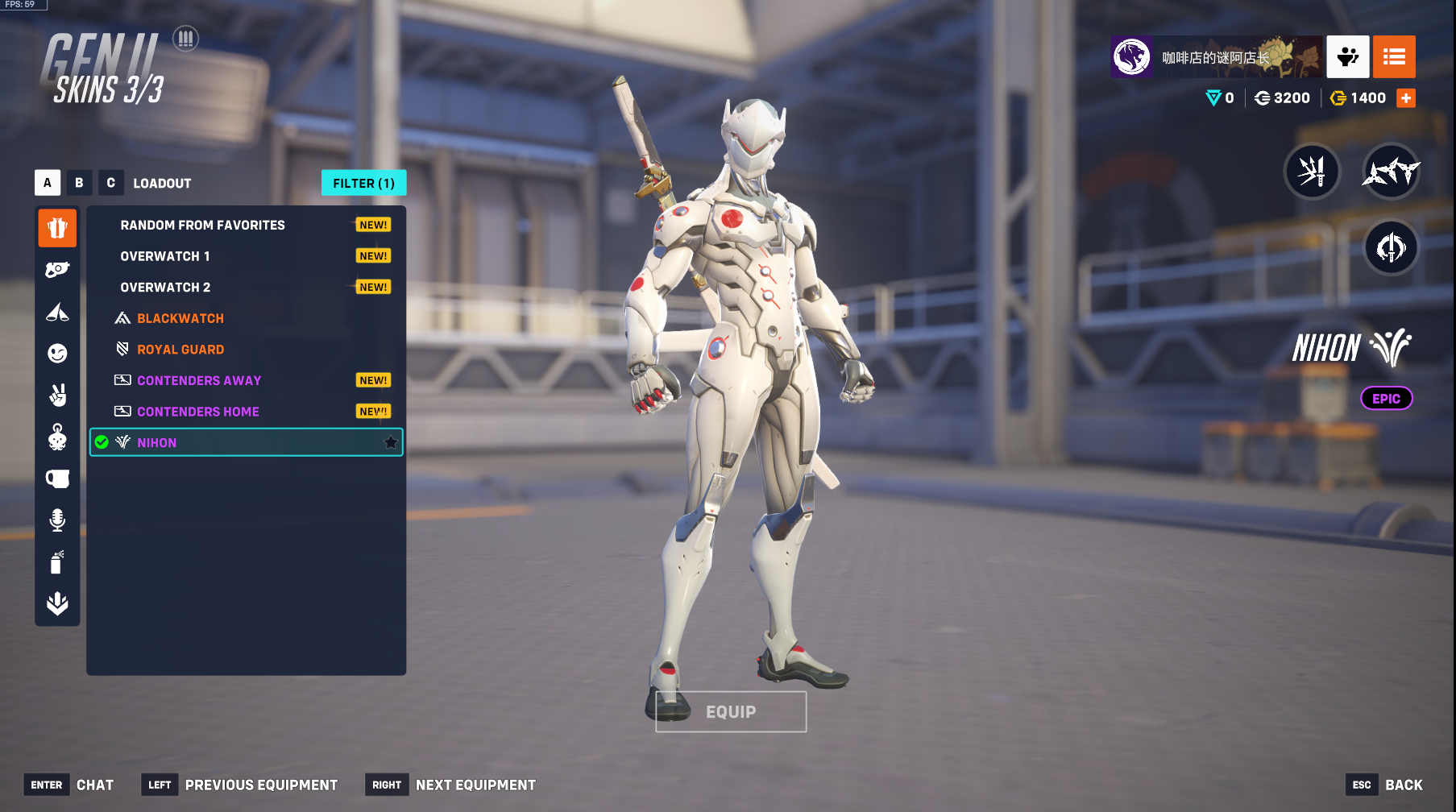Image resolution: width=1456 pixels, height=812 pixels.
Task: Click the Equip button
Action: coord(731,712)
